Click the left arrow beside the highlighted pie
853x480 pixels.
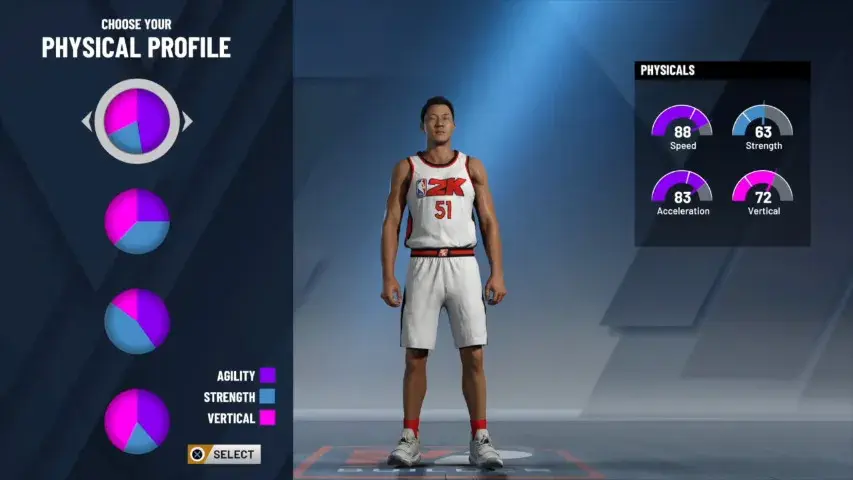pyautogui.click(x=87, y=122)
